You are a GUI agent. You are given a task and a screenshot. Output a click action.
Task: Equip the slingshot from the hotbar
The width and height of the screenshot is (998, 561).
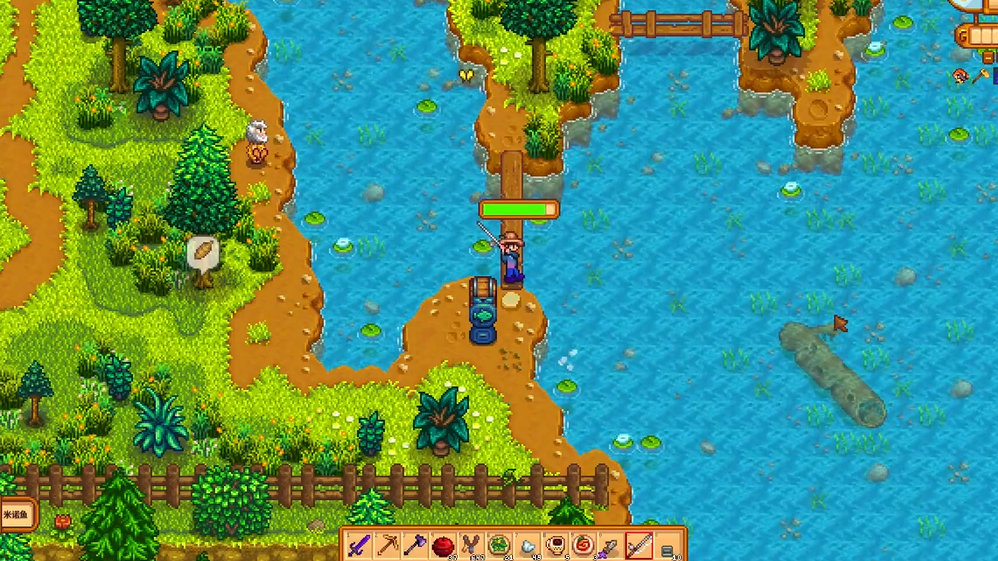pos(471,546)
